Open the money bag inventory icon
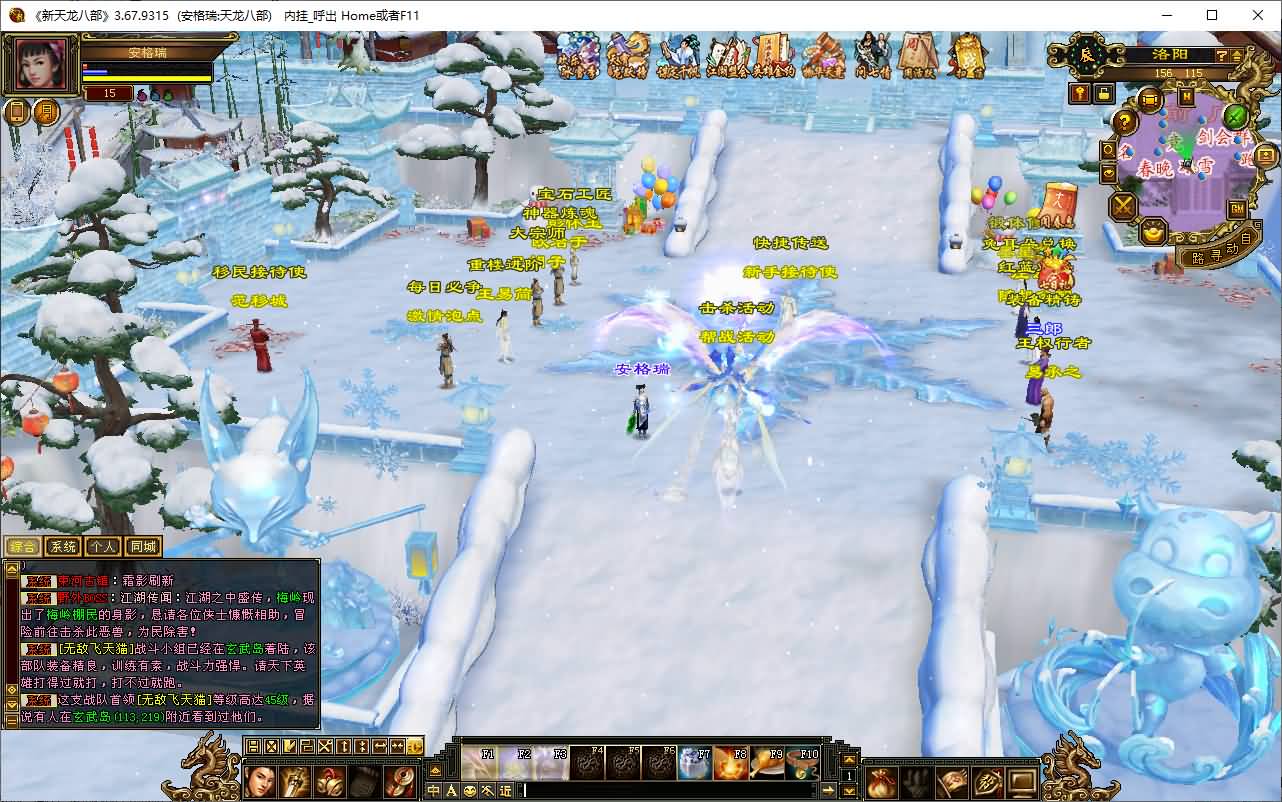The height and width of the screenshot is (802, 1282). coord(880,781)
